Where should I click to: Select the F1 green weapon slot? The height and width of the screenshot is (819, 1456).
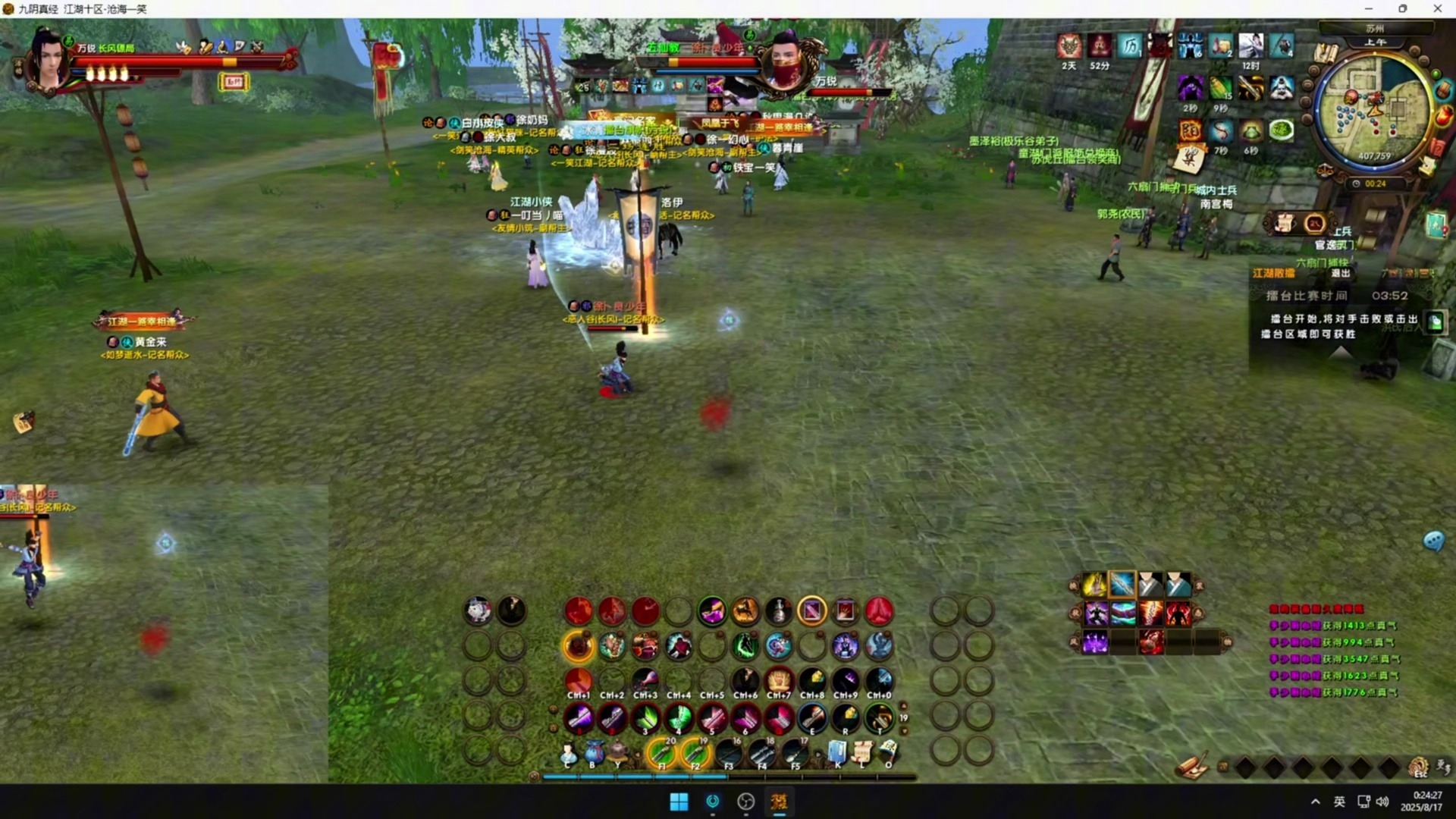pos(661,753)
